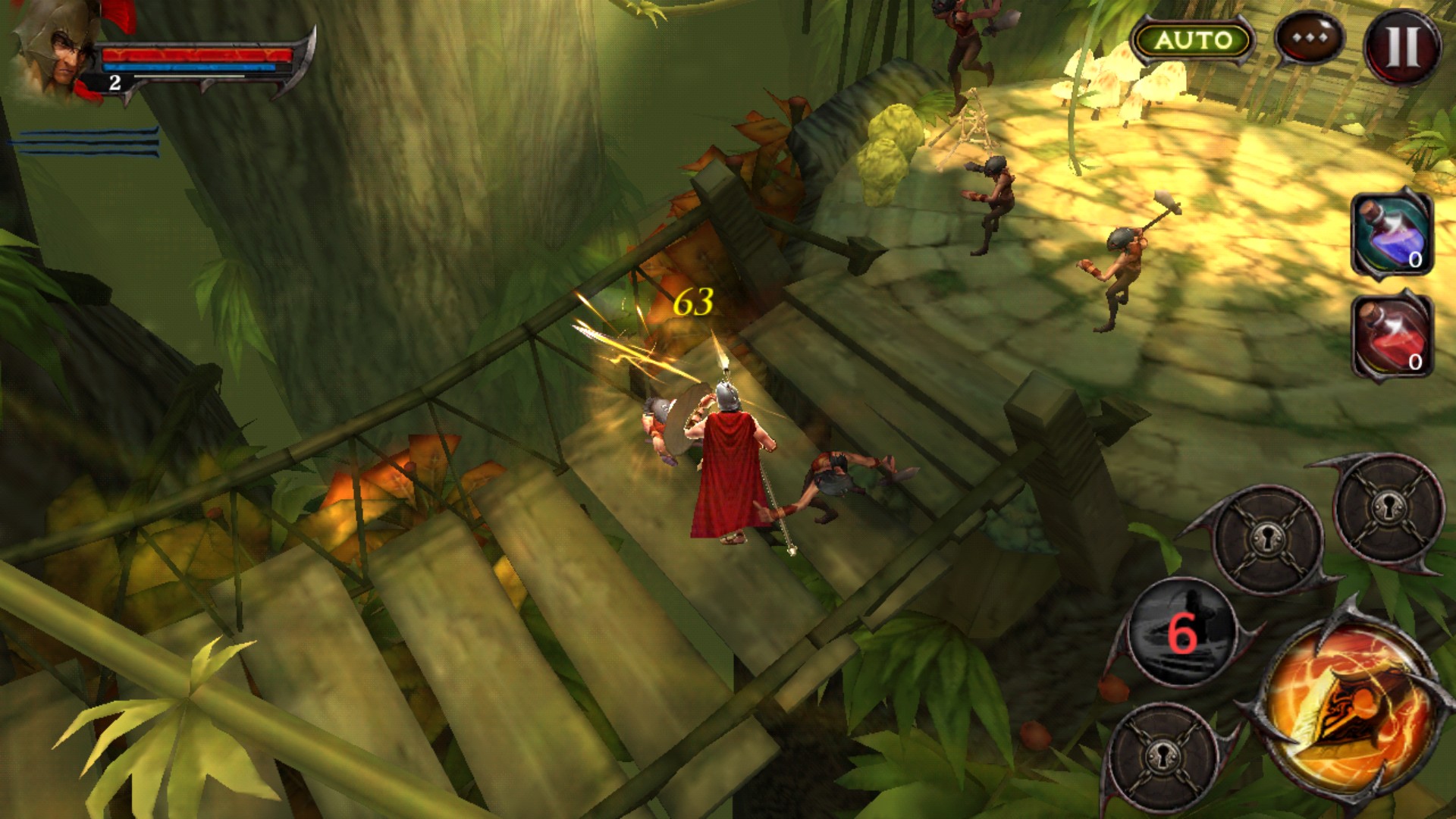
Task: Activate the skill on cooldown showing 6
Action: pyautogui.click(x=1181, y=632)
